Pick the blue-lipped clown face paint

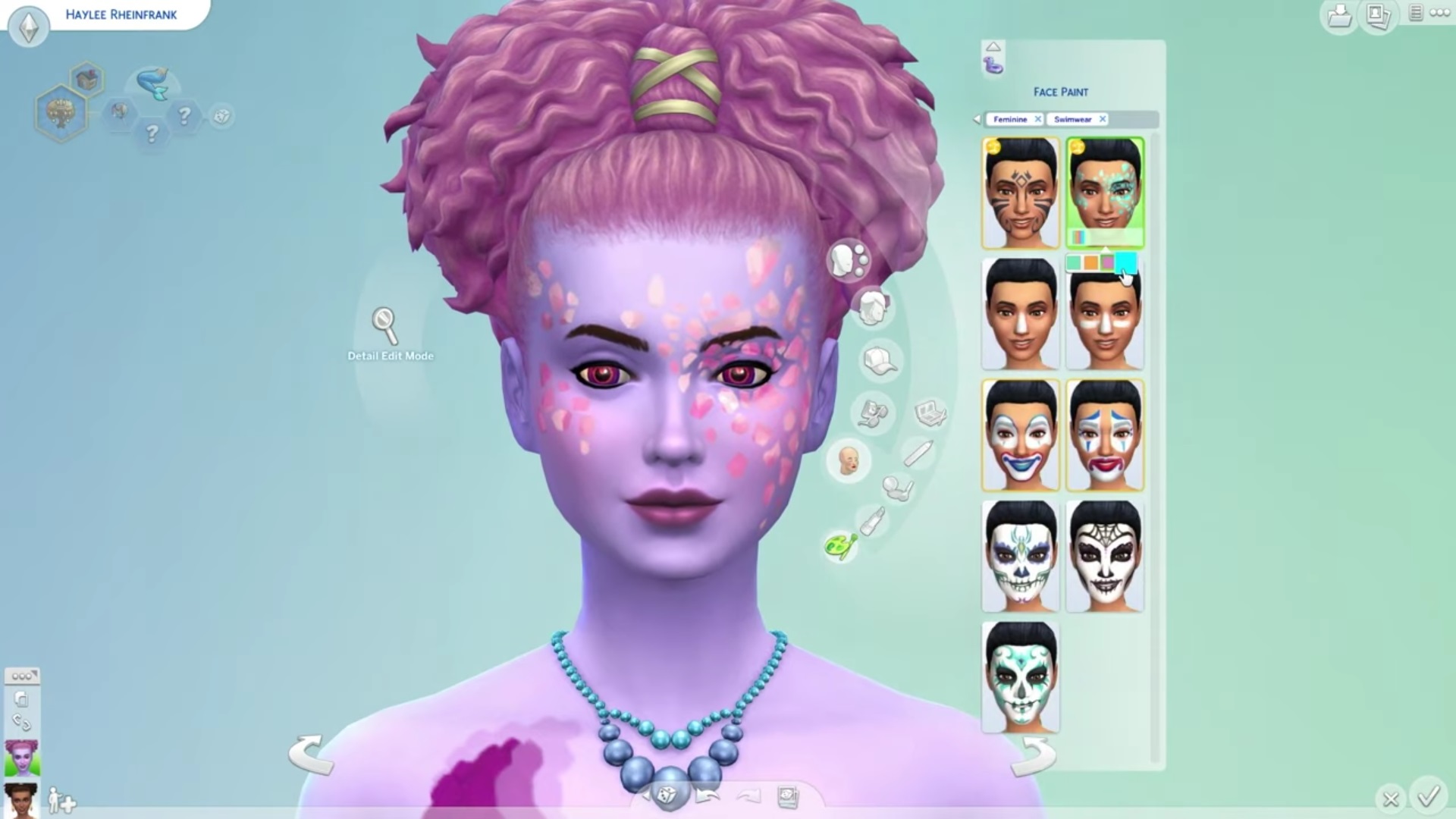coord(1020,435)
